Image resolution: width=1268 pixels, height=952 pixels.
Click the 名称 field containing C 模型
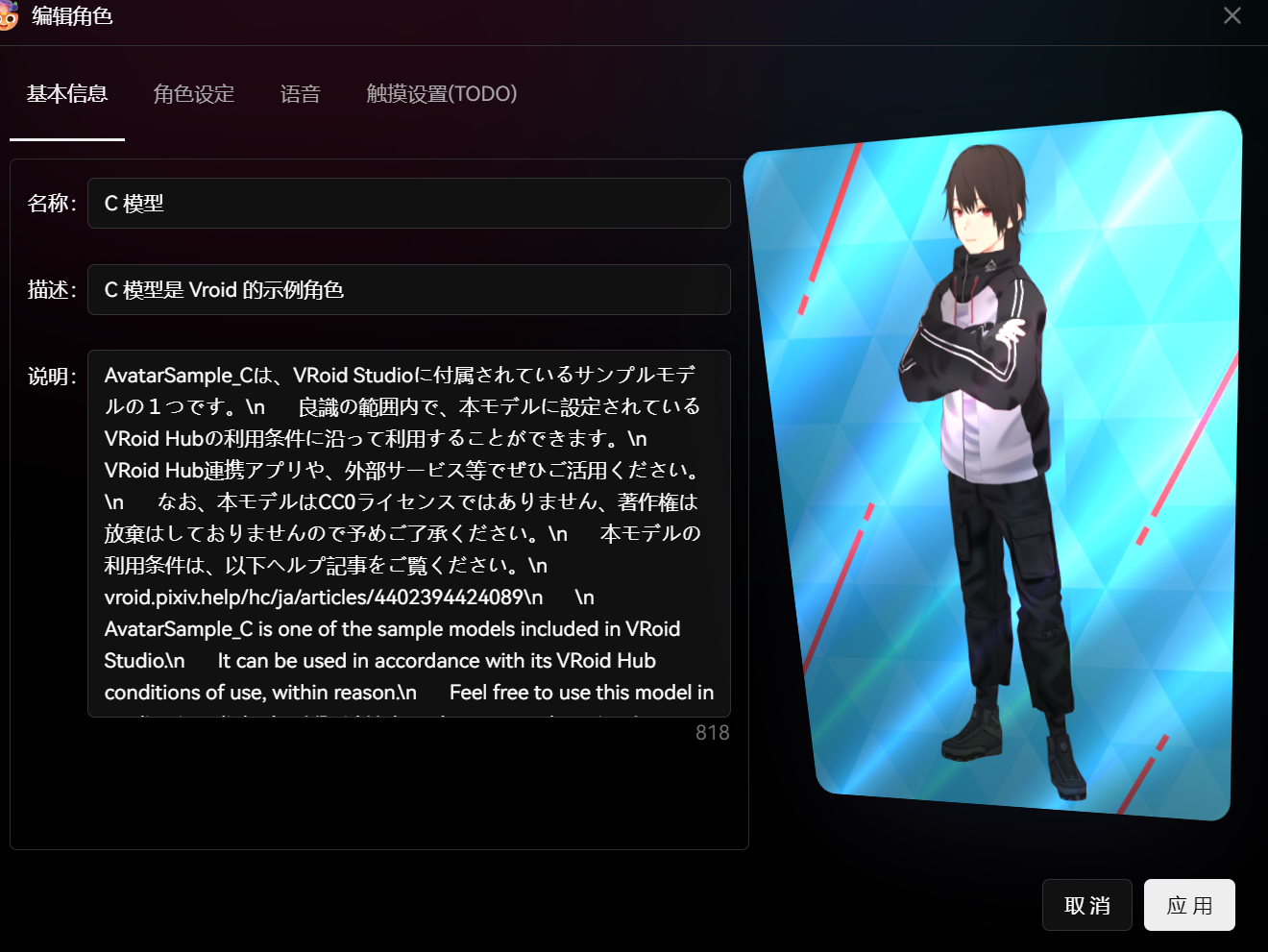point(408,203)
